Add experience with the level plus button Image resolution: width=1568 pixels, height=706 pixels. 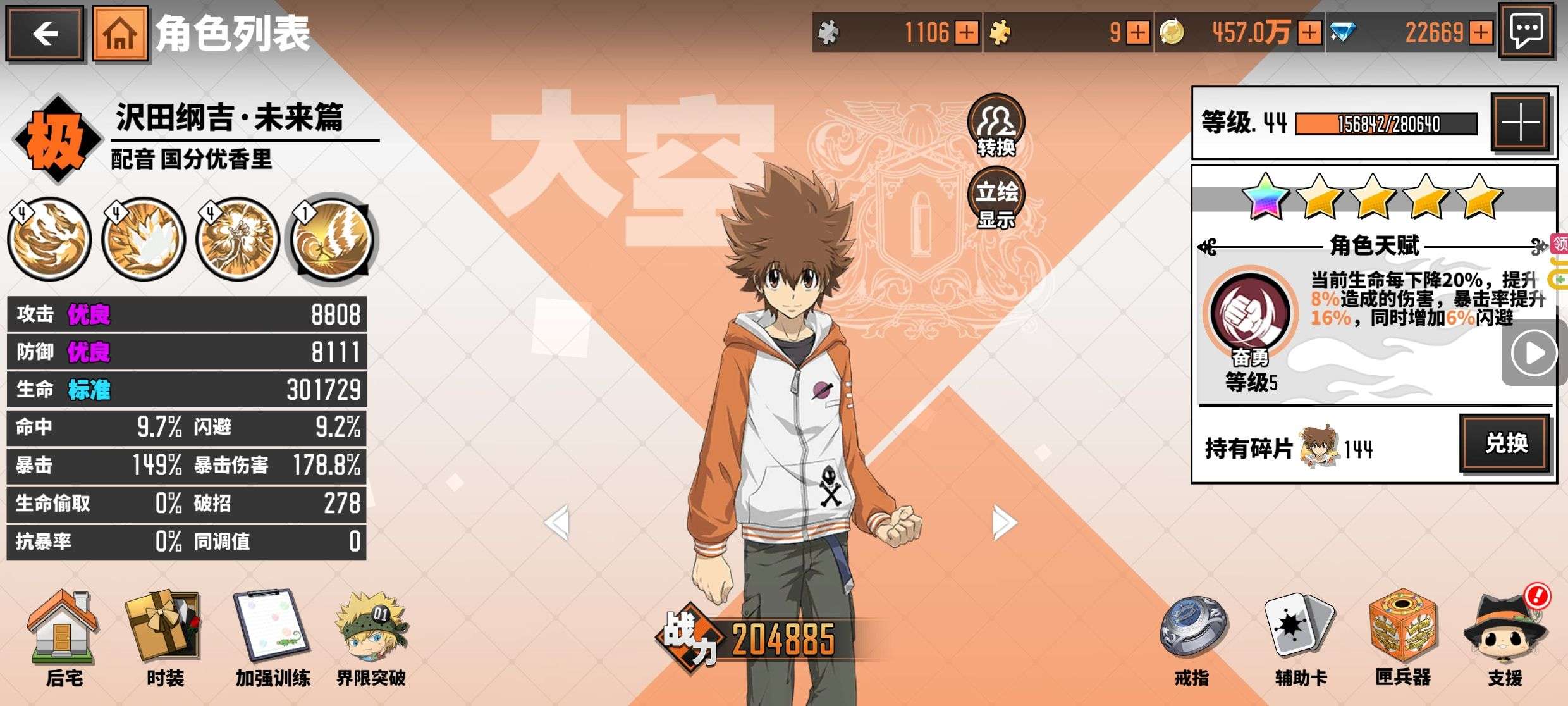point(1521,122)
